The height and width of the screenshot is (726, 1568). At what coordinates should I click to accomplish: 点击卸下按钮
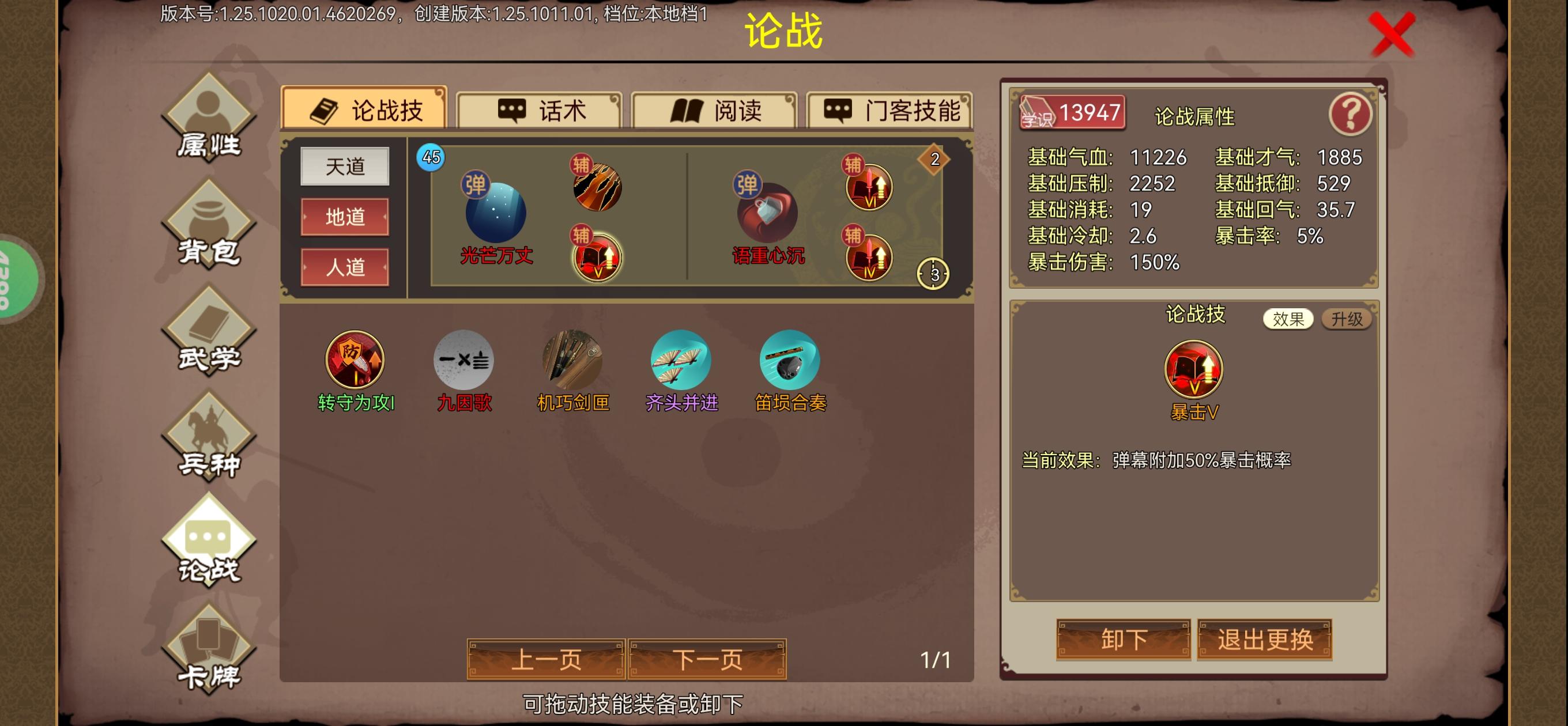pyautogui.click(x=1123, y=640)
